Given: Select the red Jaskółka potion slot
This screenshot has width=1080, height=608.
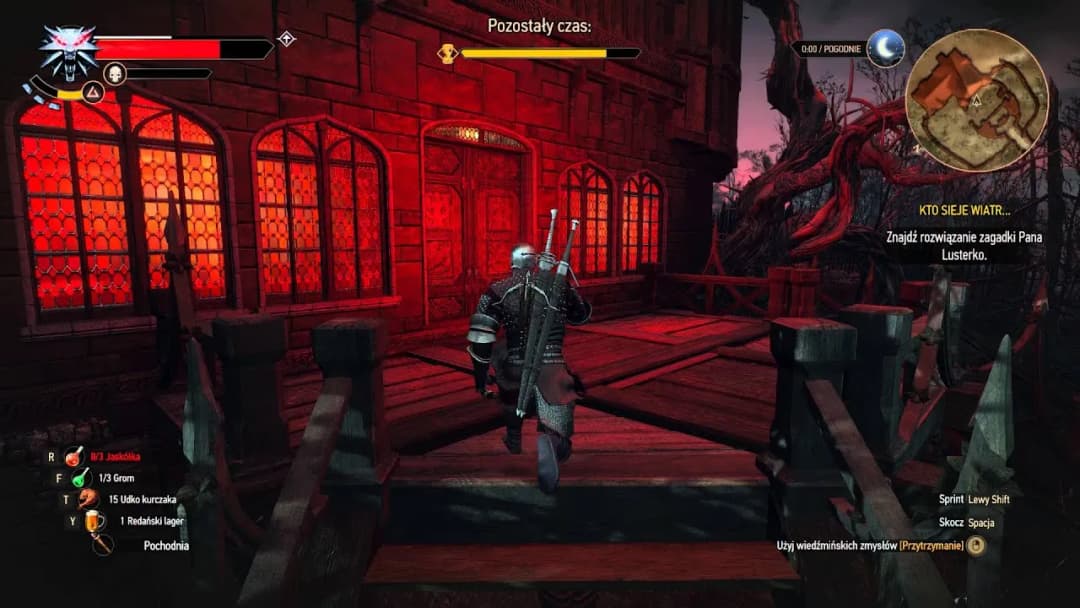Looking at the screenshot, I should 74,457.
